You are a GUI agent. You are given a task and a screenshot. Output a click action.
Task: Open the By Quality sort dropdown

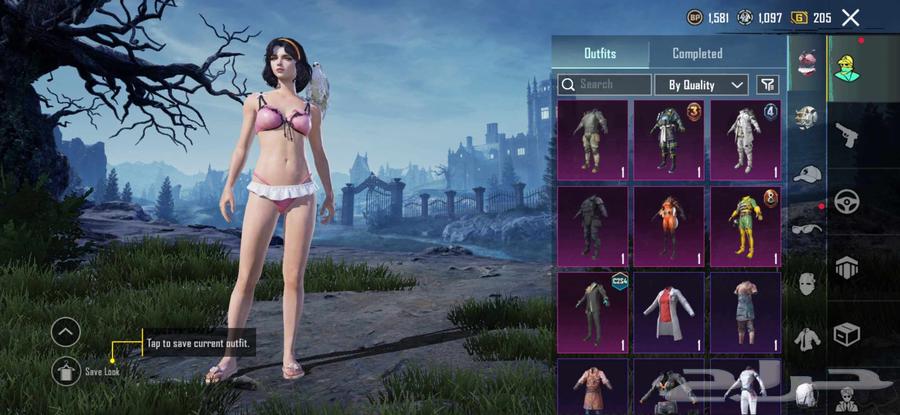(707, 85)
